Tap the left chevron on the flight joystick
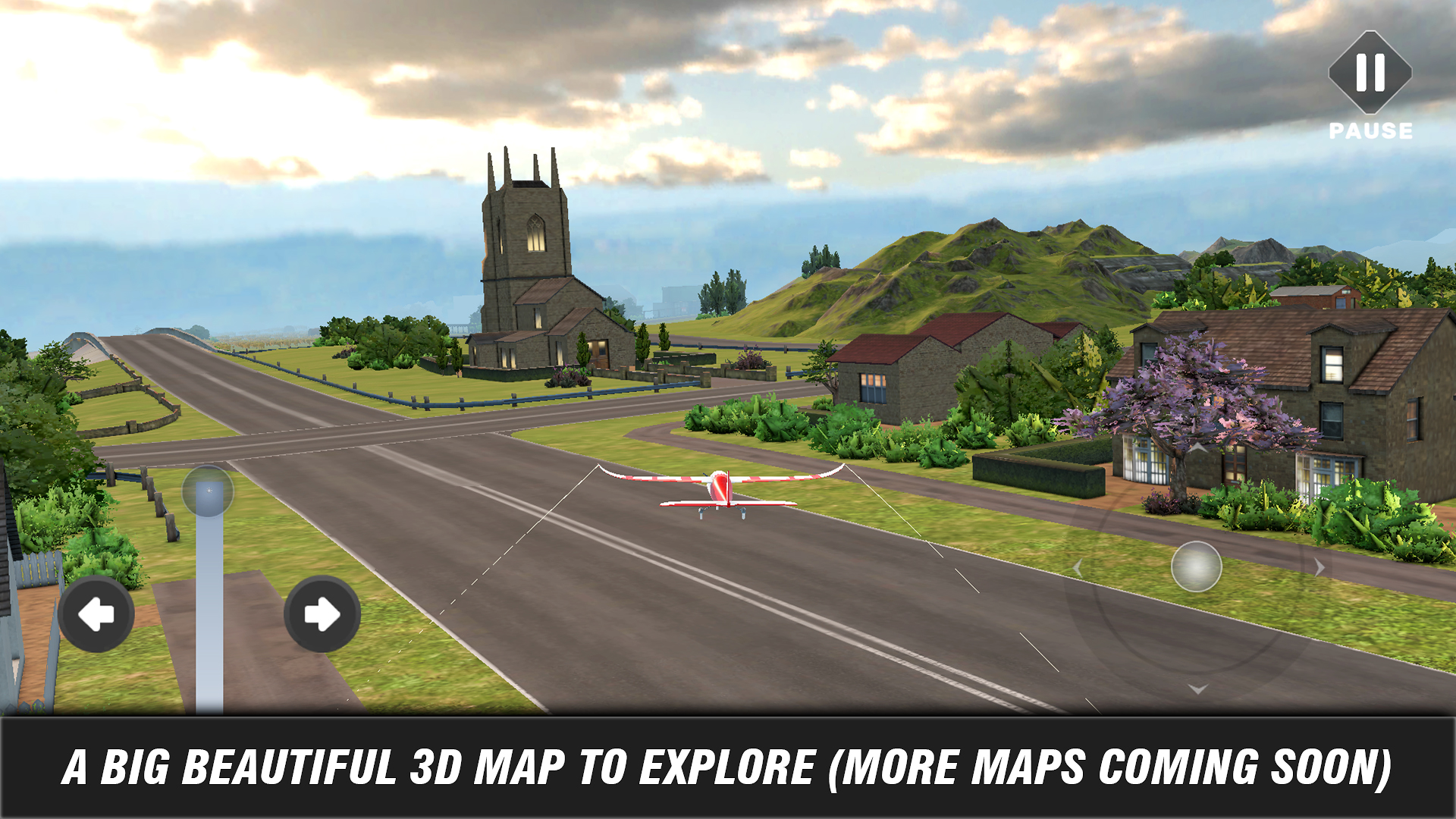Viewport: 1456px width, 819px height. click(x=1078, y=569)
